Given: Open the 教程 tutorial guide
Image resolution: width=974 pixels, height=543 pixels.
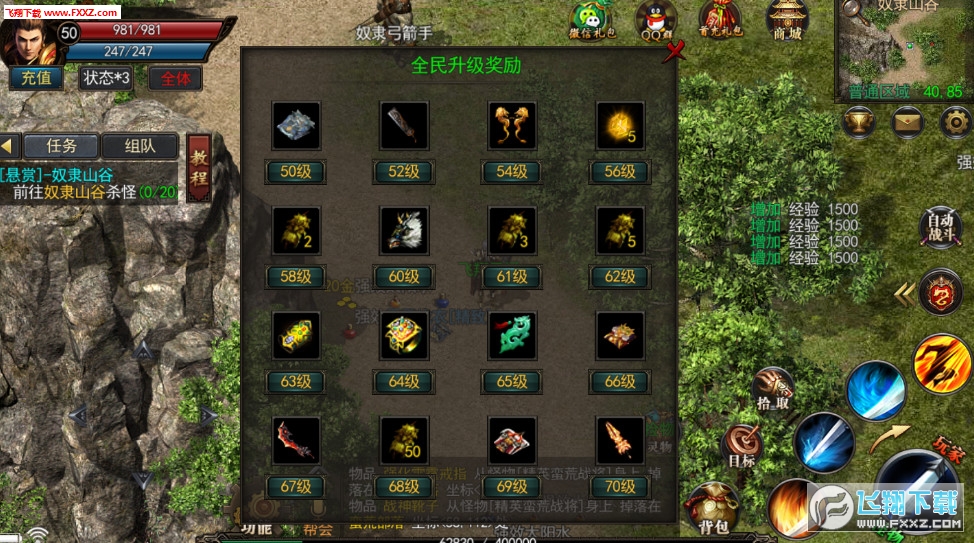Looking at the screenshot, I should pyautogui.click(x=199, y=167).
